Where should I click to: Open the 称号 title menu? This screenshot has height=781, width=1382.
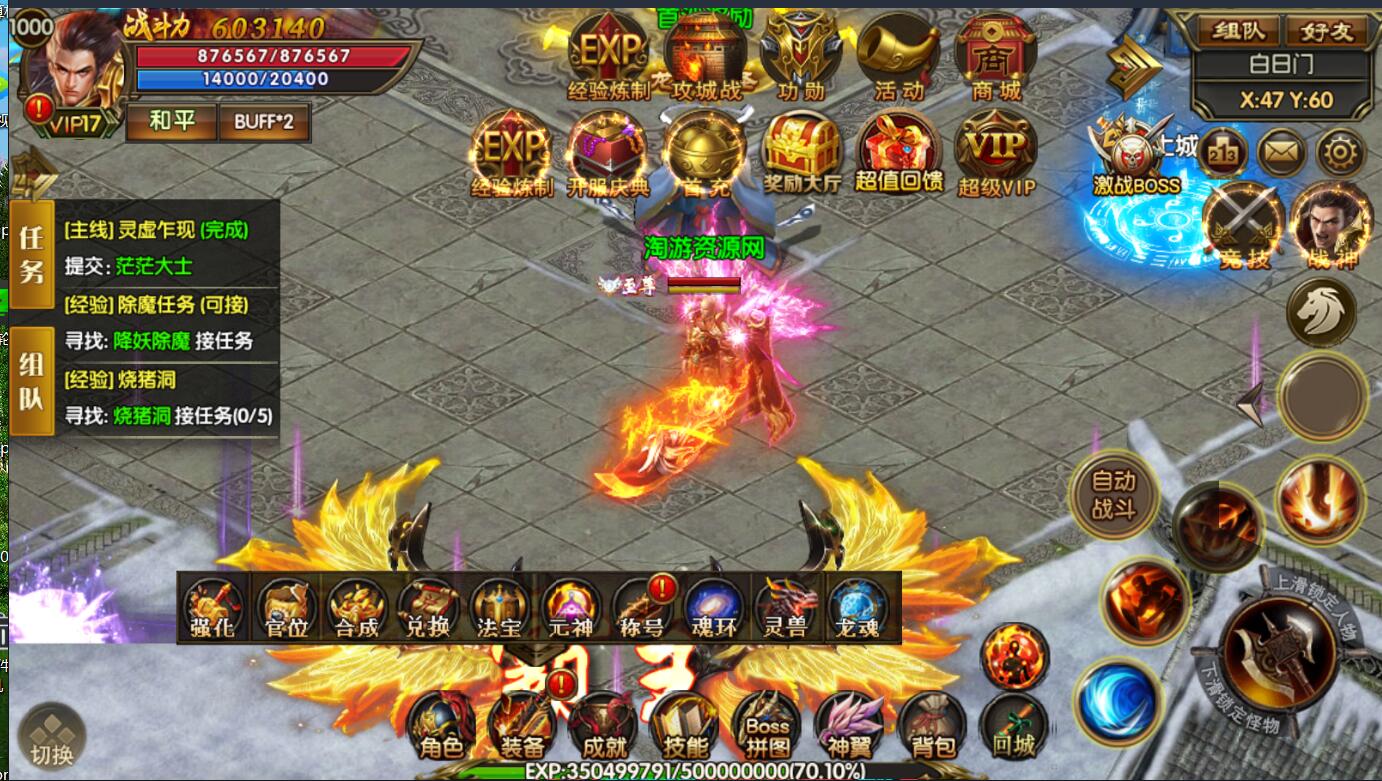644,608
